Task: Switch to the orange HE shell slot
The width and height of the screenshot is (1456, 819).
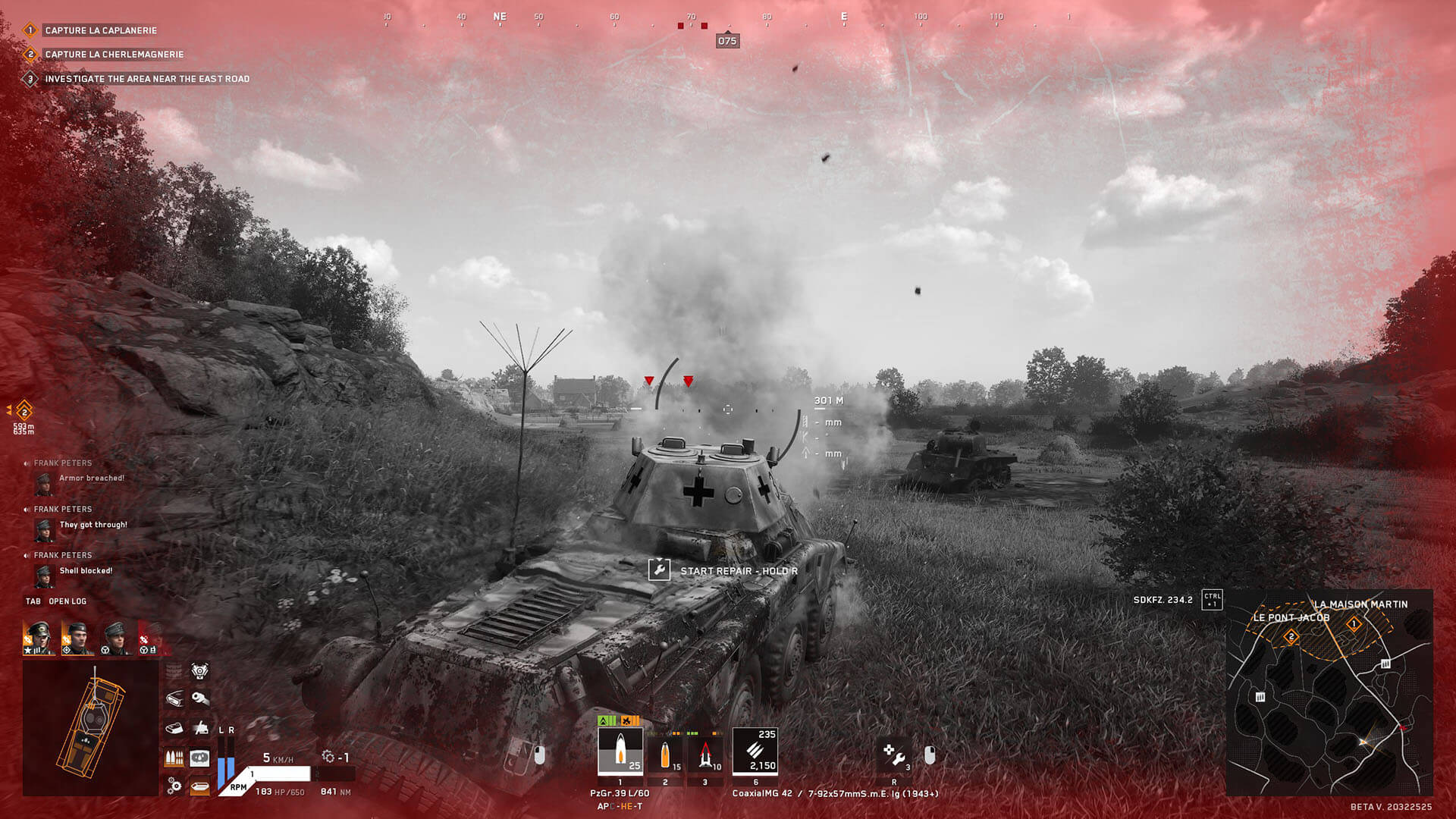Action: click(666, 755)
